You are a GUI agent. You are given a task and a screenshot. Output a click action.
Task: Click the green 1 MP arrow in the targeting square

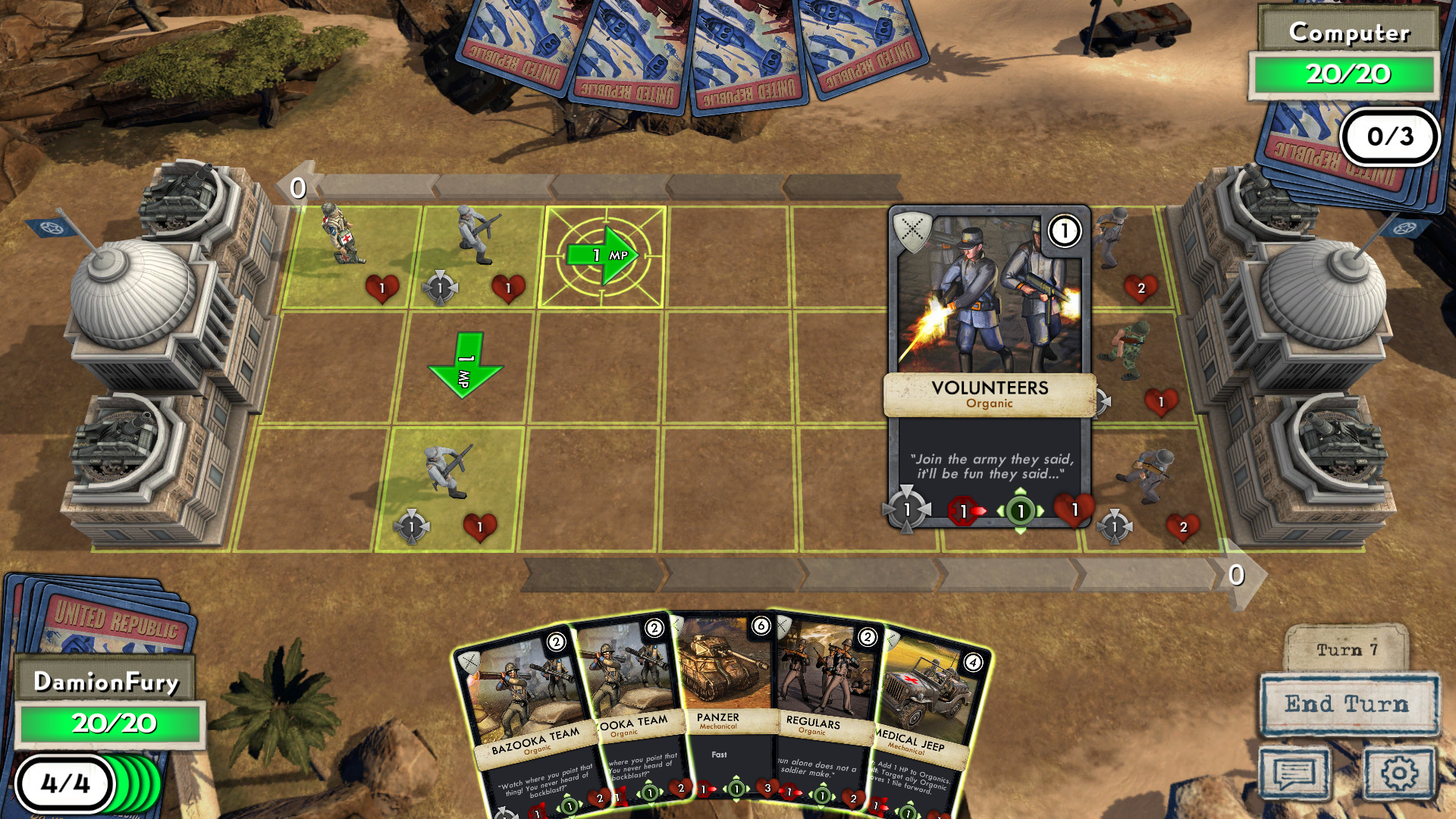point(601,255)
